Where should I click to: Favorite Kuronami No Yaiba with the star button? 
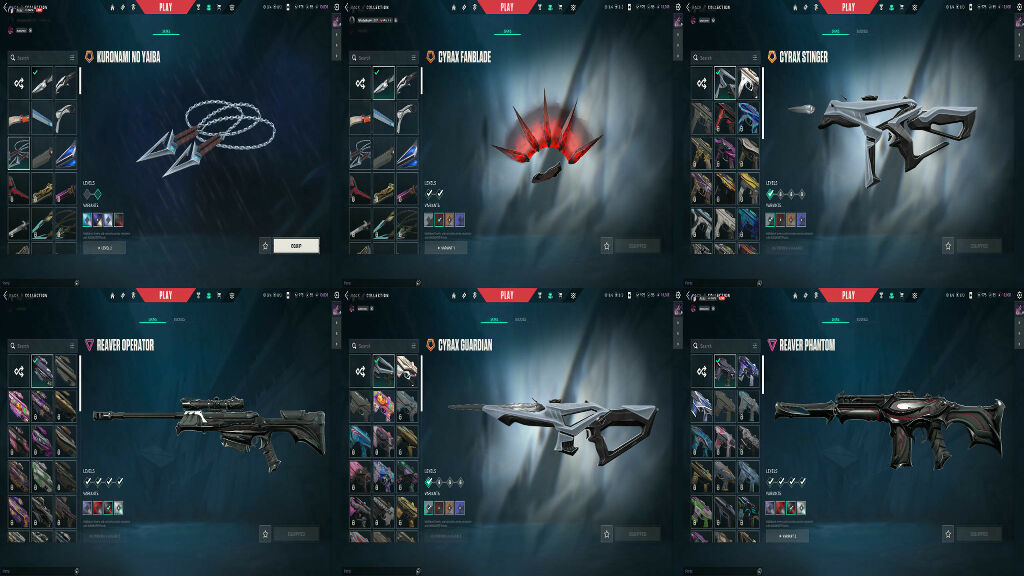point(265,245)
